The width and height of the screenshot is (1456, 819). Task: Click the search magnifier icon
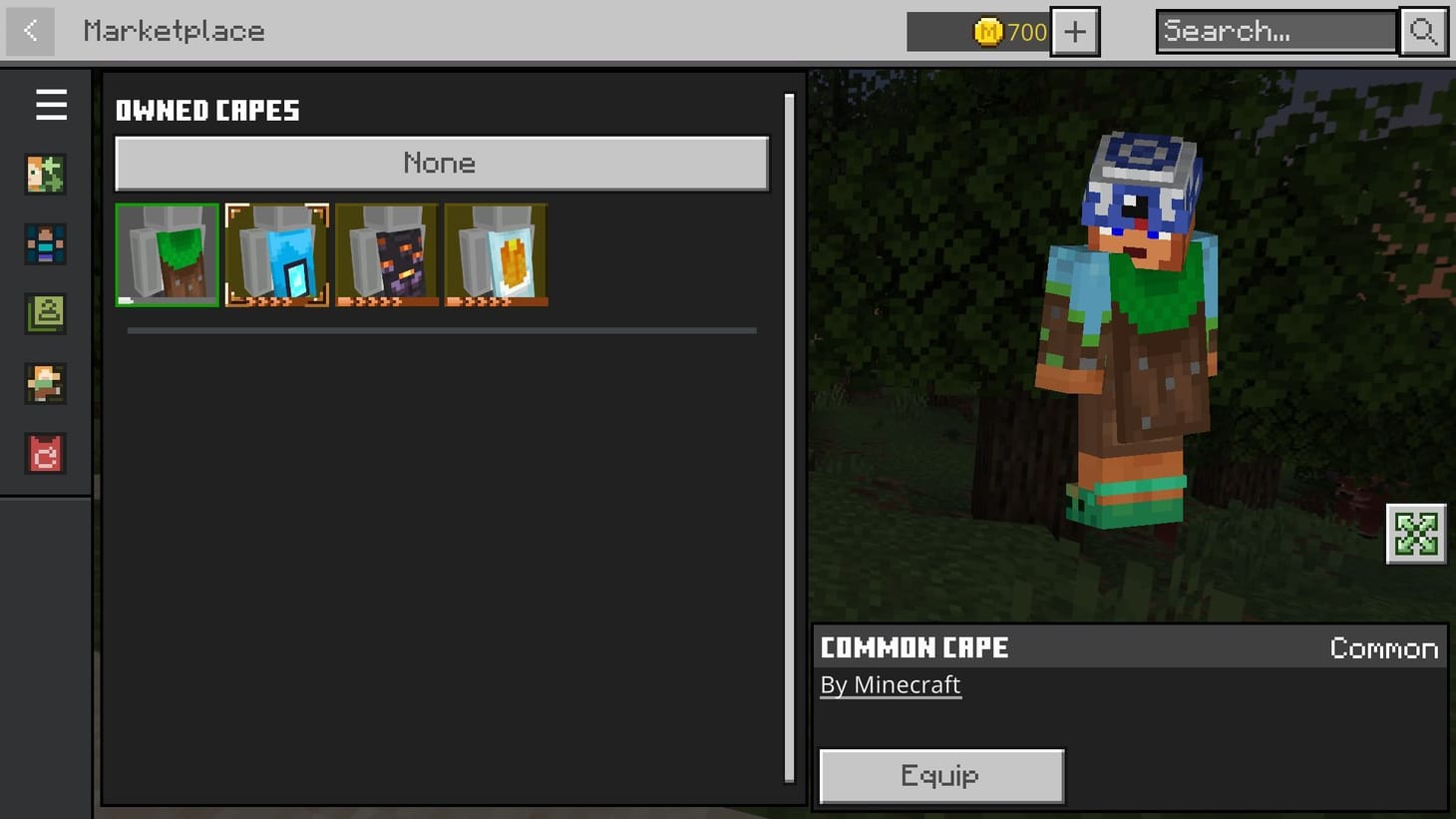1423,31
